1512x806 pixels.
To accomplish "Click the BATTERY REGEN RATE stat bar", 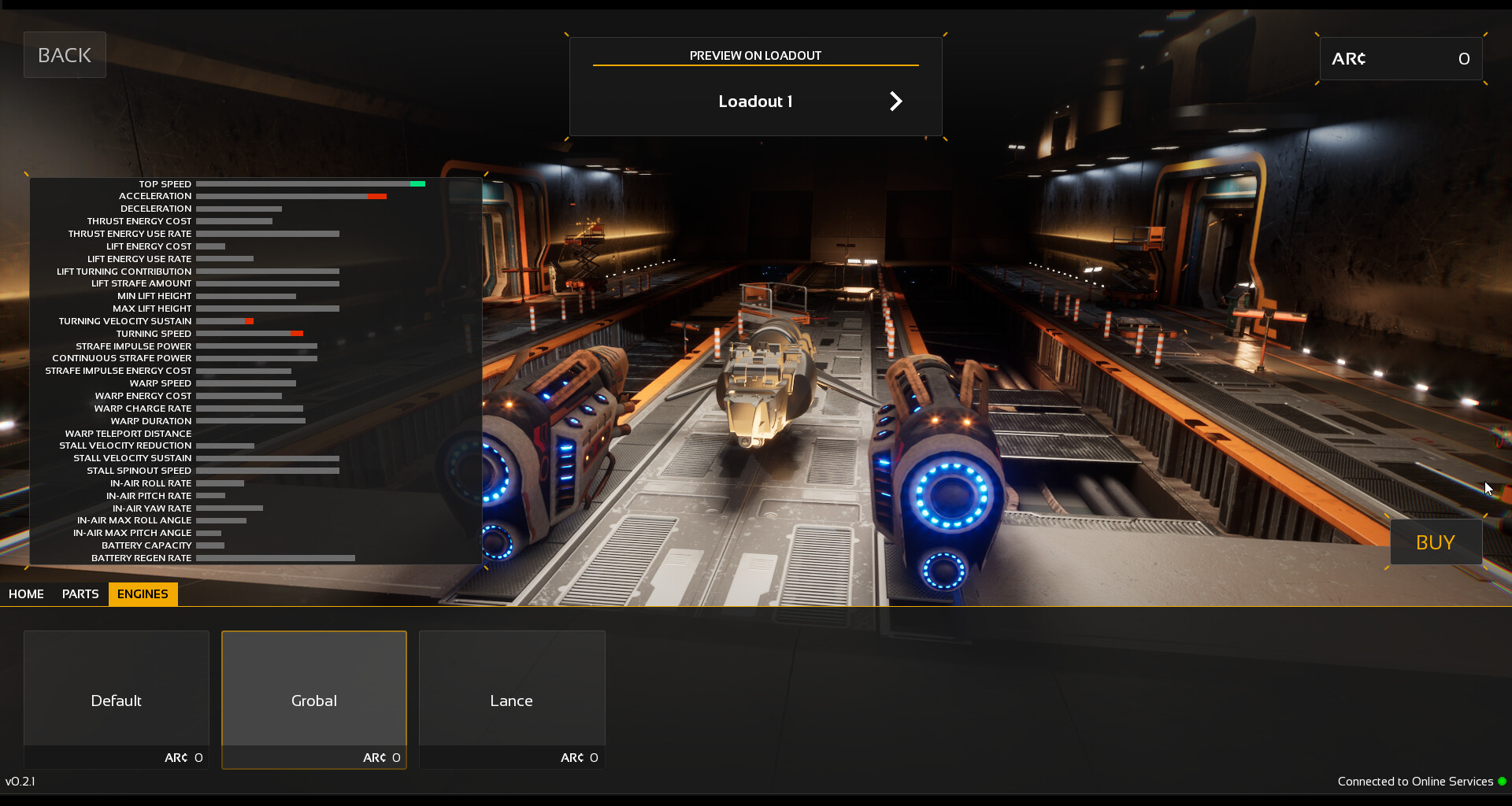I will pos(276,558).
